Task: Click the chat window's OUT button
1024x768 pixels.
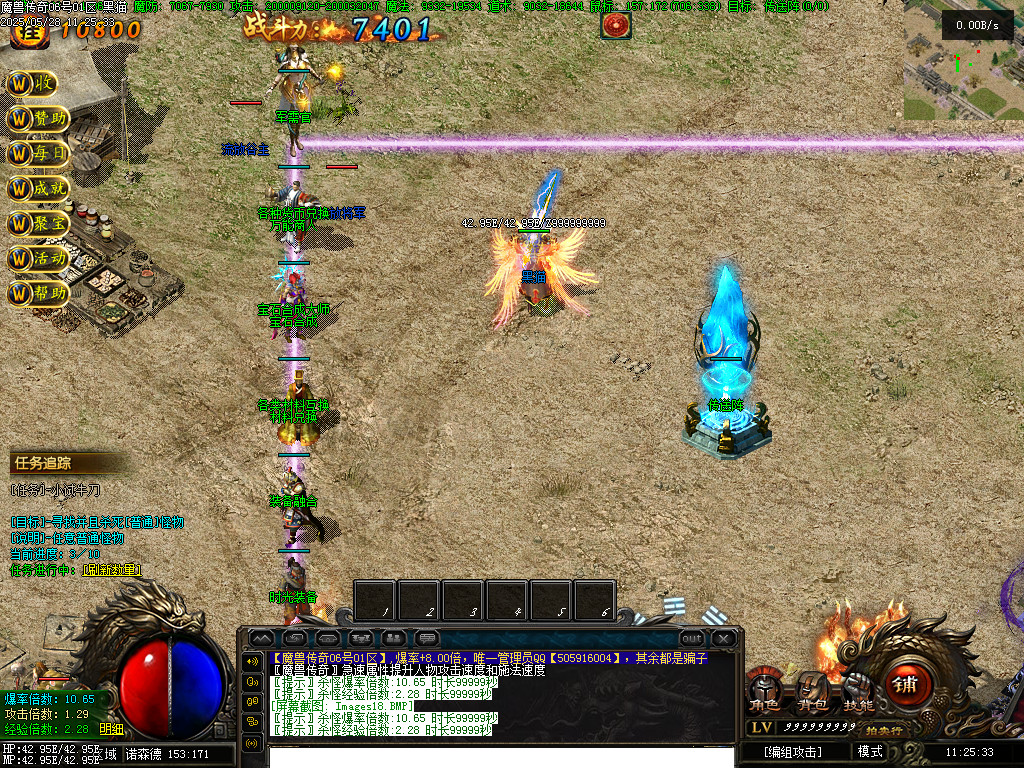Action: (x=691, y=638)
